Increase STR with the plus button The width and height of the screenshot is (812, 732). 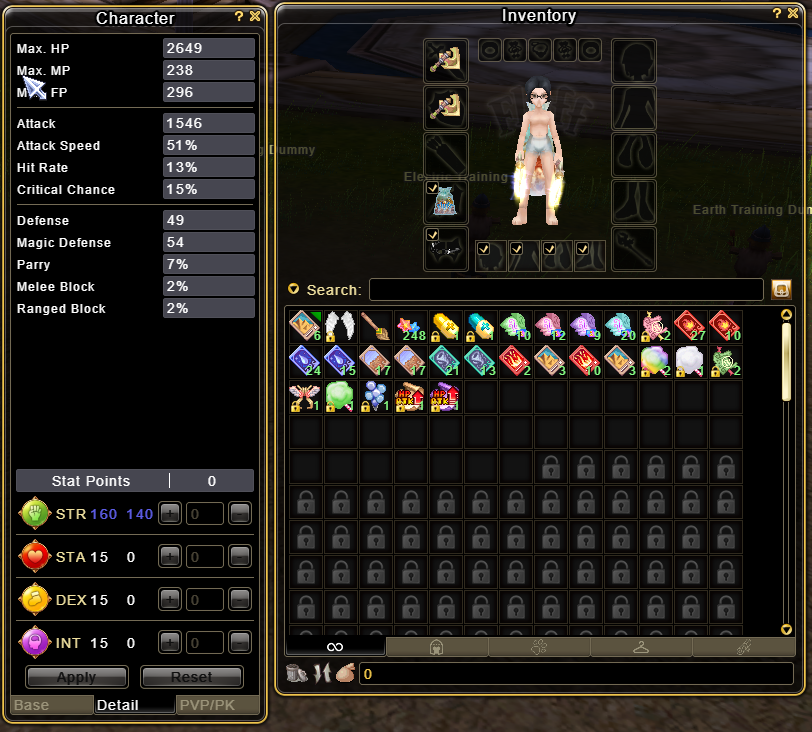click(x=170, y=514)
